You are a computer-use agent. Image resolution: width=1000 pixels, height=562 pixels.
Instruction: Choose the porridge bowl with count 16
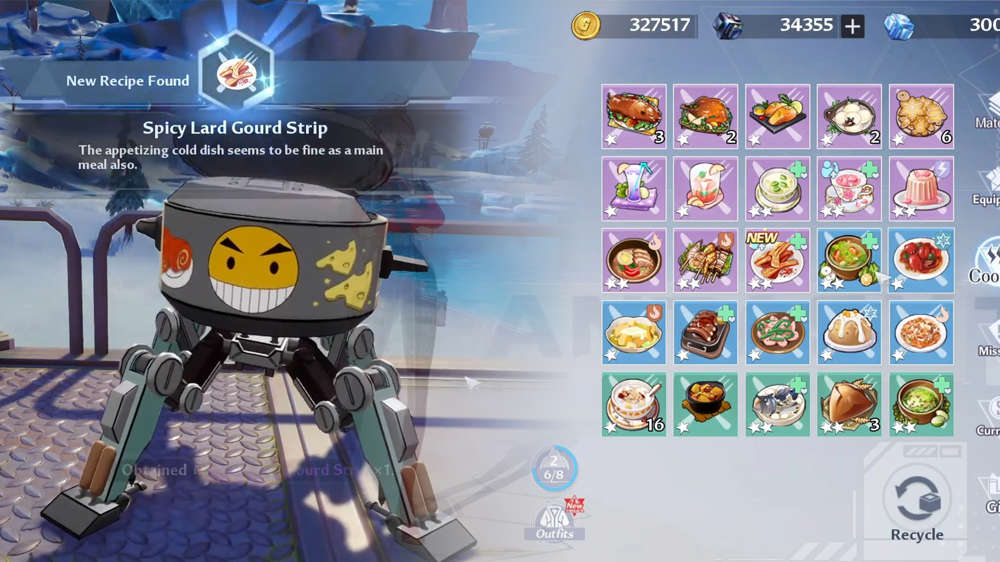tap(634, 404)
